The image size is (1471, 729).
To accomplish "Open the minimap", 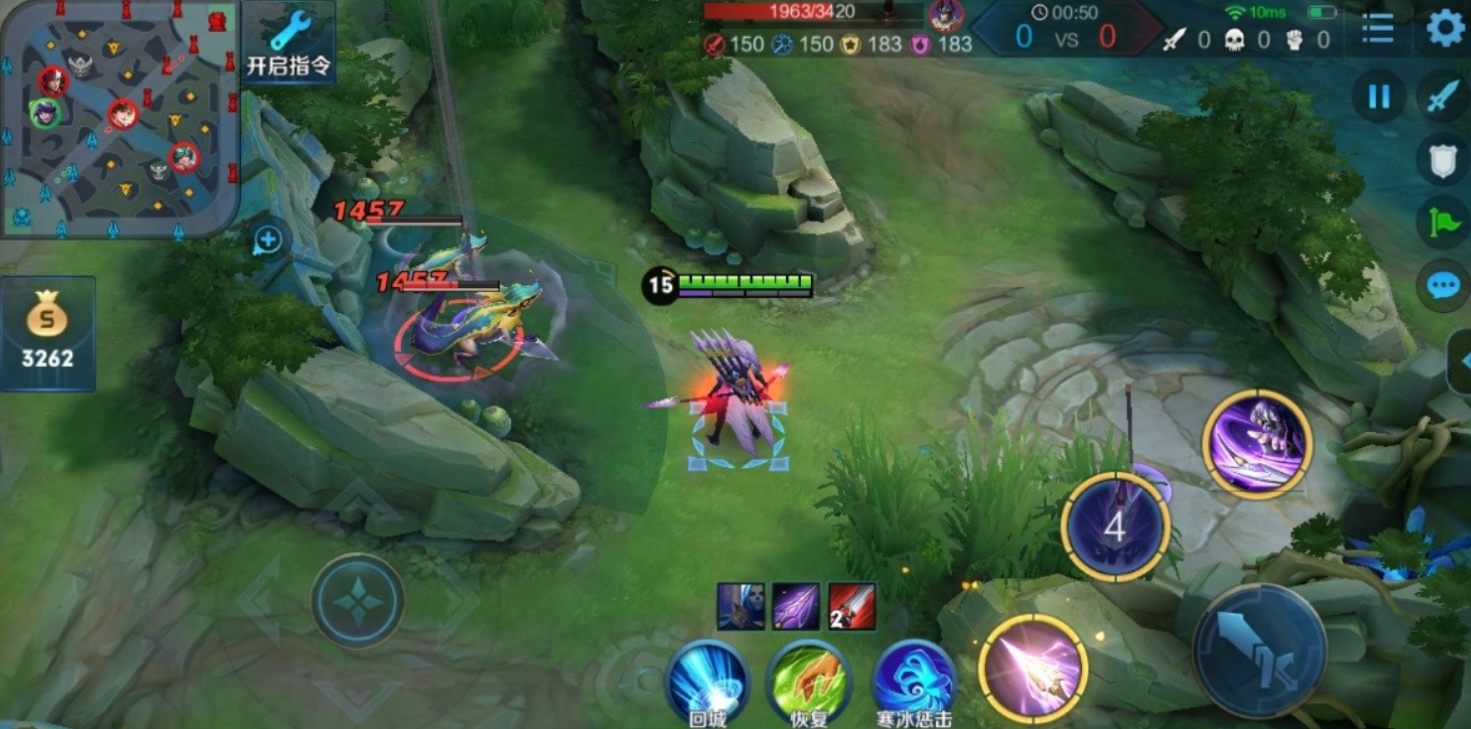I will coord(118,118).
